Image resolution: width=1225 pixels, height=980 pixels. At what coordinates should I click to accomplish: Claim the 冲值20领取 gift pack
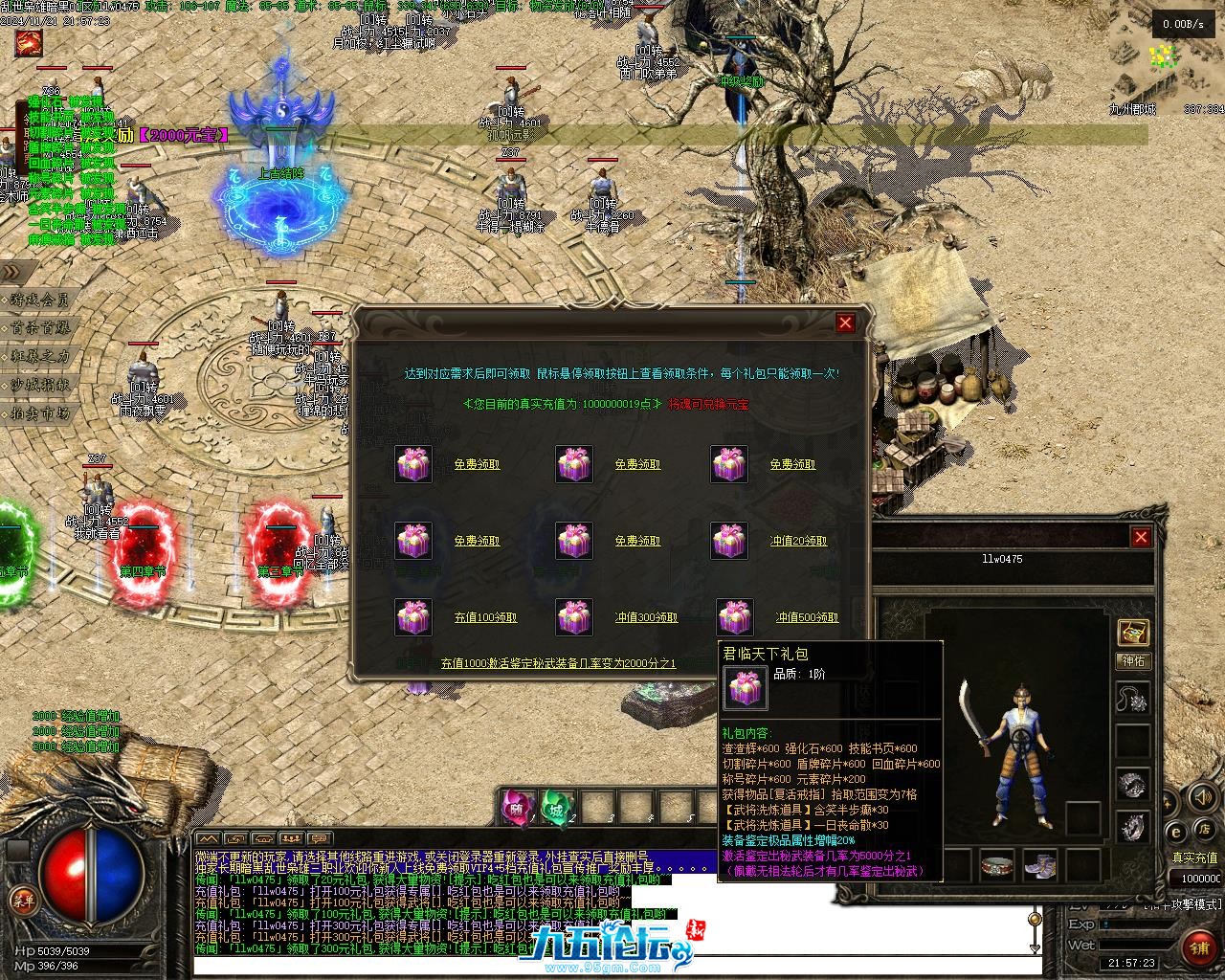[x=798, y=542]
